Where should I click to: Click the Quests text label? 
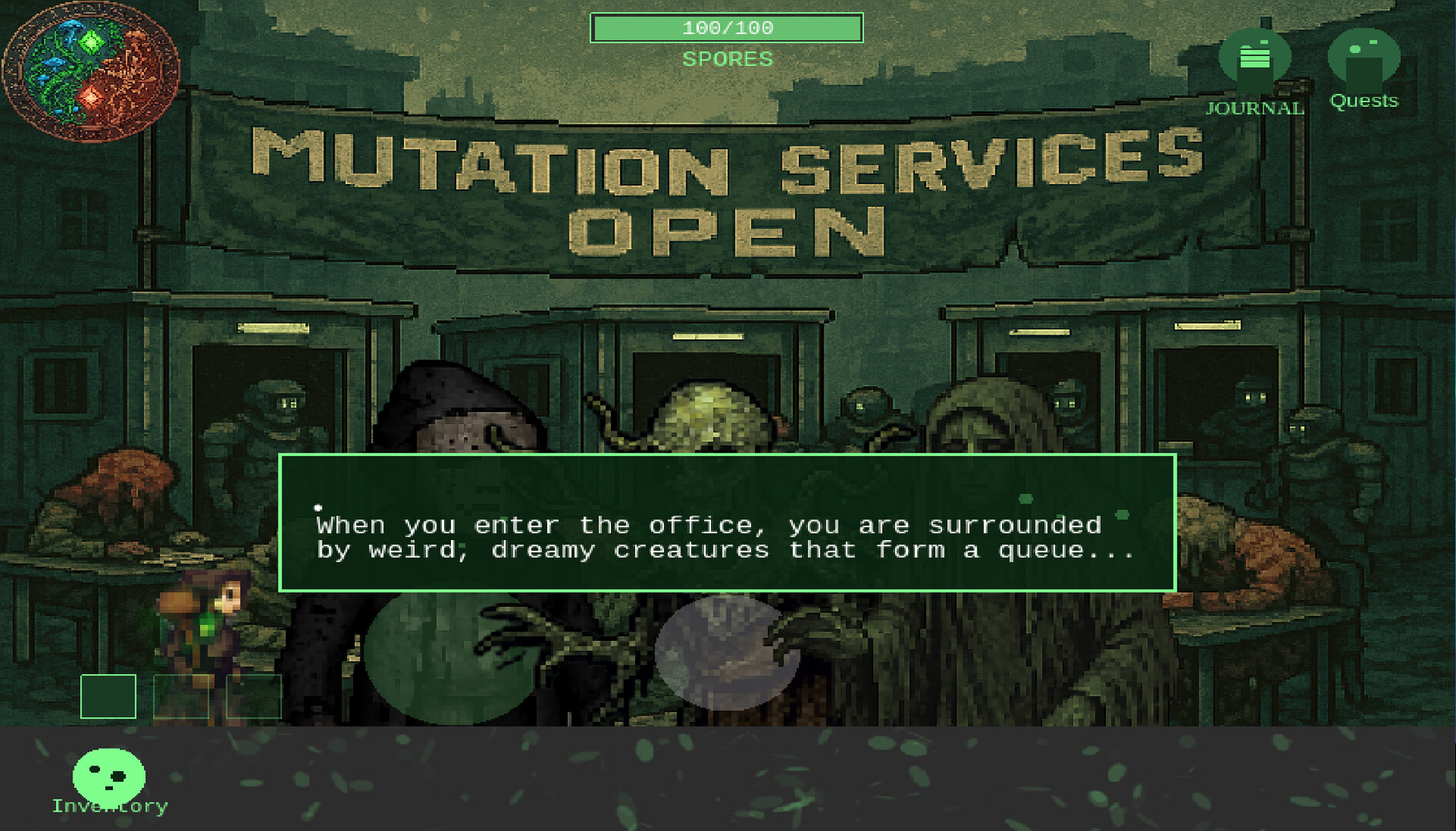[1364, 100]
